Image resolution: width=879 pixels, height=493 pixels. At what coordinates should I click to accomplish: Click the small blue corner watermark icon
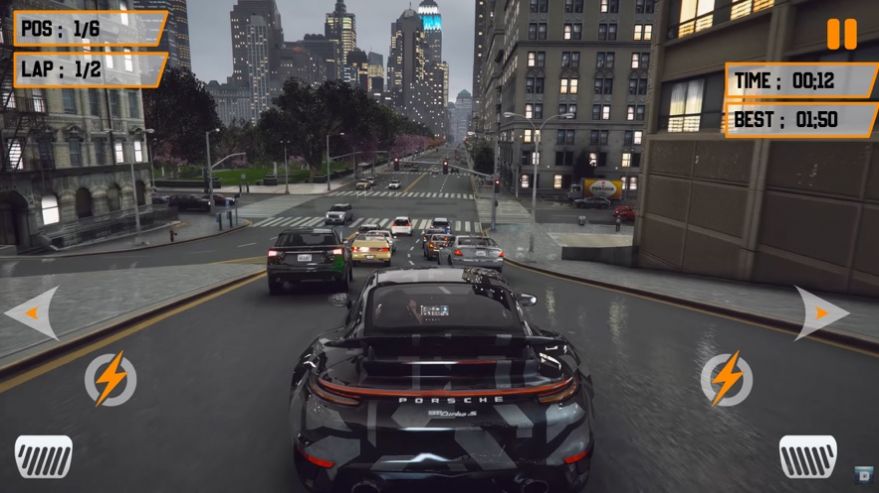click(864, 474)
